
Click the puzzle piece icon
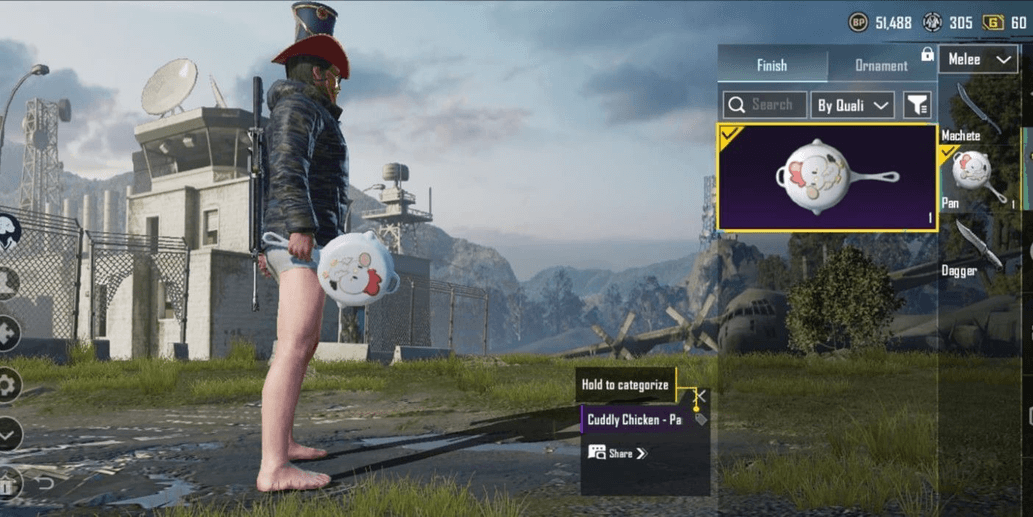point(9,333)
